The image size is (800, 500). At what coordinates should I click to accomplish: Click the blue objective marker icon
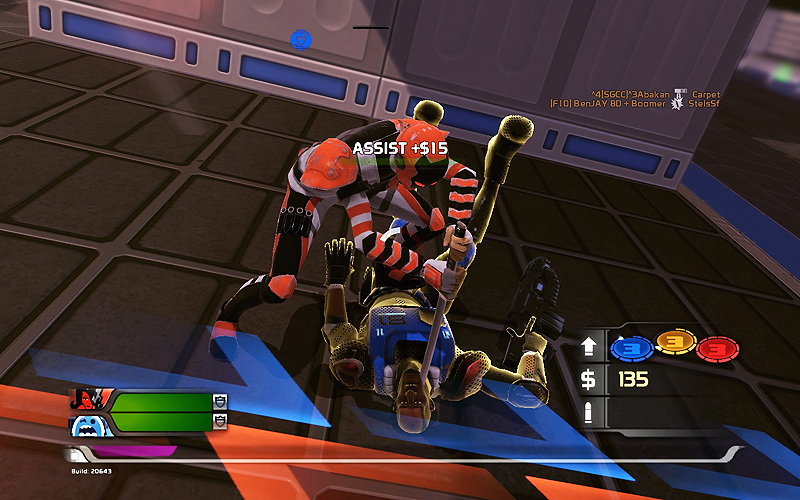pyautogui.click(x=301, y=39)
